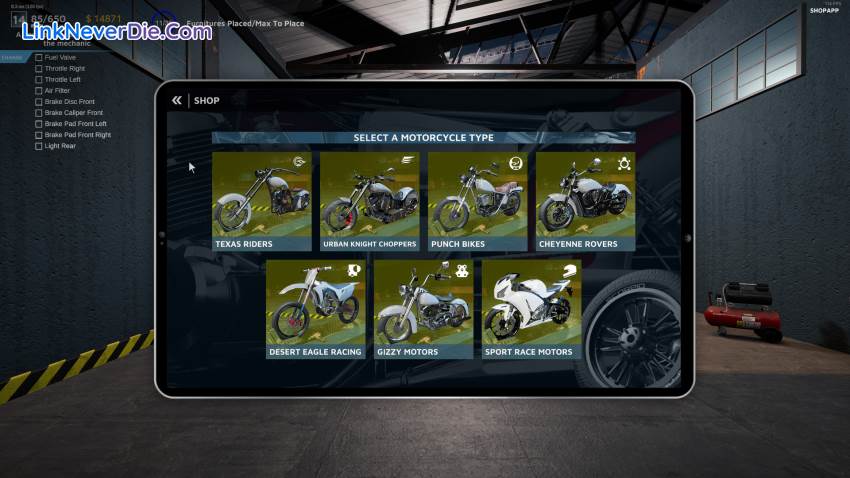Select Desert Eagle Racing bikes
Image resolution: width=850 pixels, height=478 pixels.
pyautogui.click(x=316, y=308)
